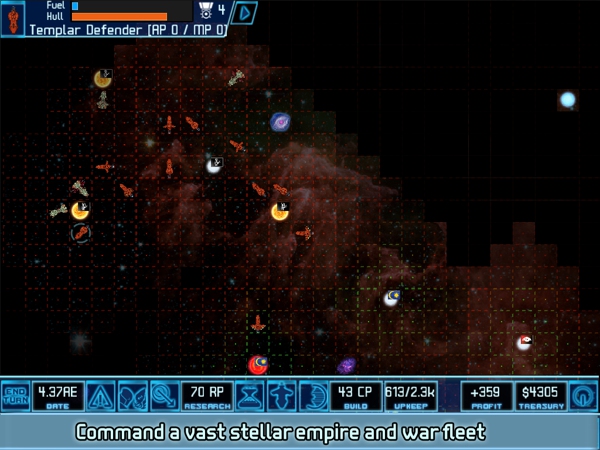Click the planet icon left of Research
This screenshot has height=450, width=600.
165,396
